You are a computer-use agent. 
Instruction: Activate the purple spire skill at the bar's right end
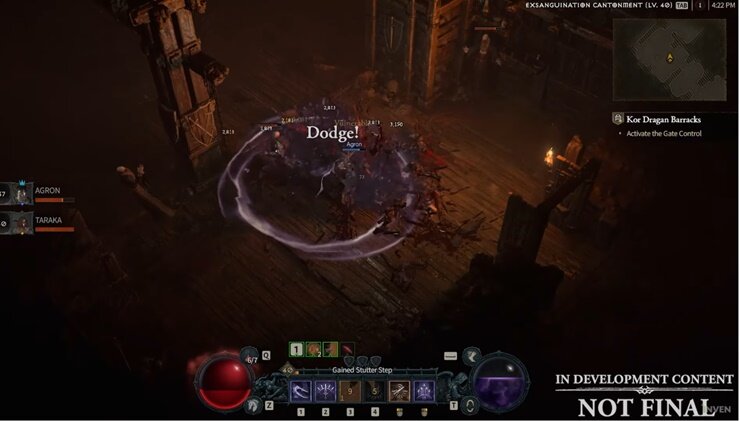[423, 391]
